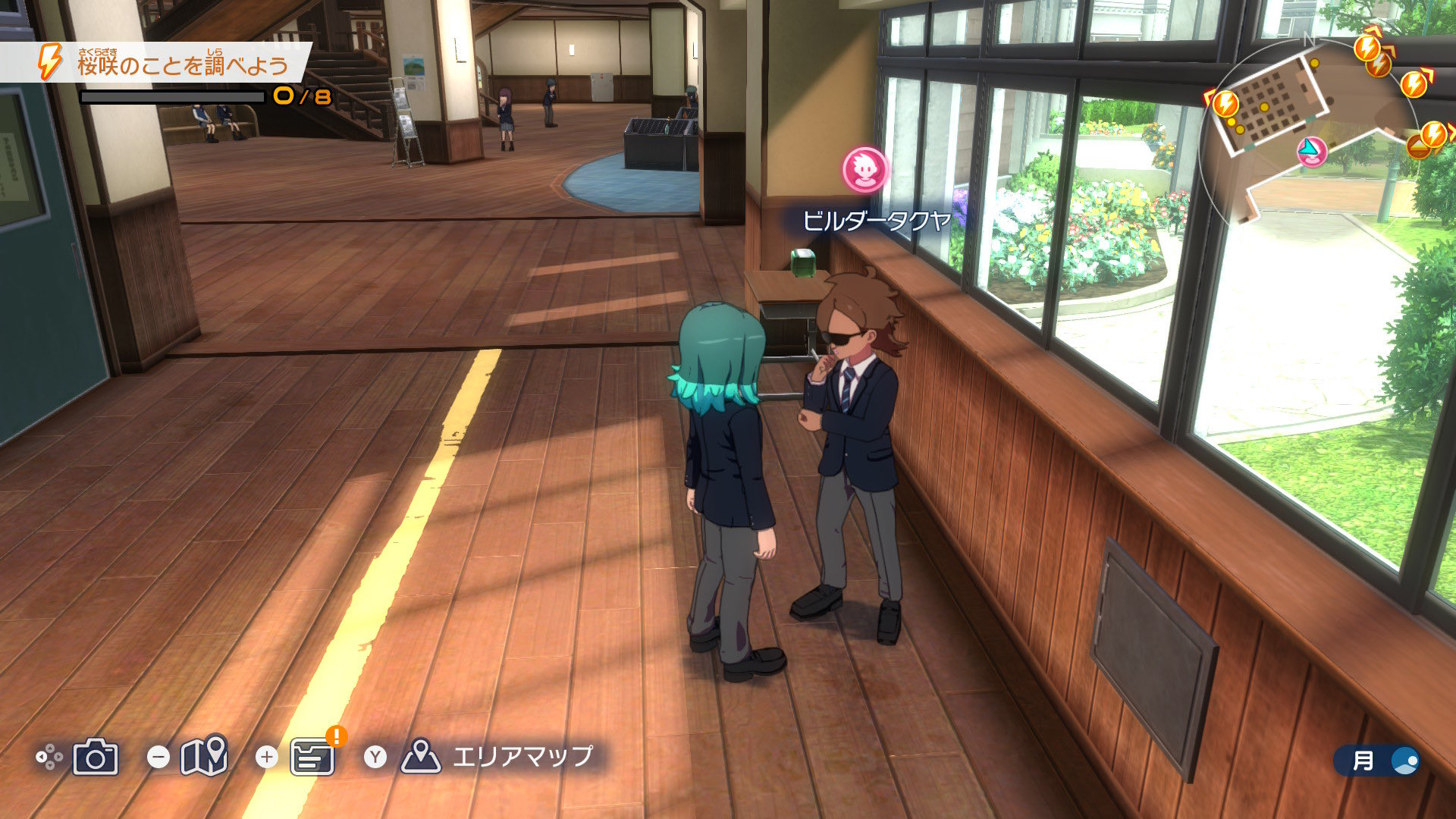Screen dimensions: 1456x819
Task: Open the エリアマップ area map
Action: (x=497, y=756)
